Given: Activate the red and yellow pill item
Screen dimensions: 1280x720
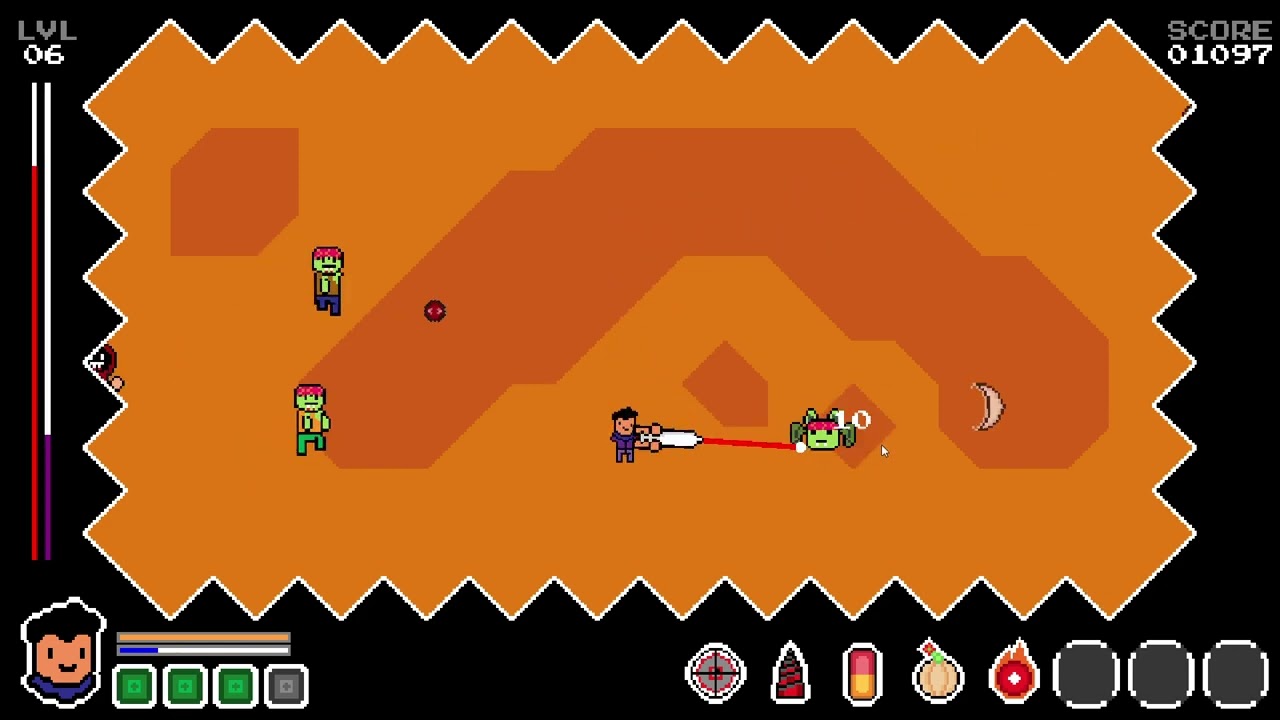Looking at the screenshot, I should point(863,673).
